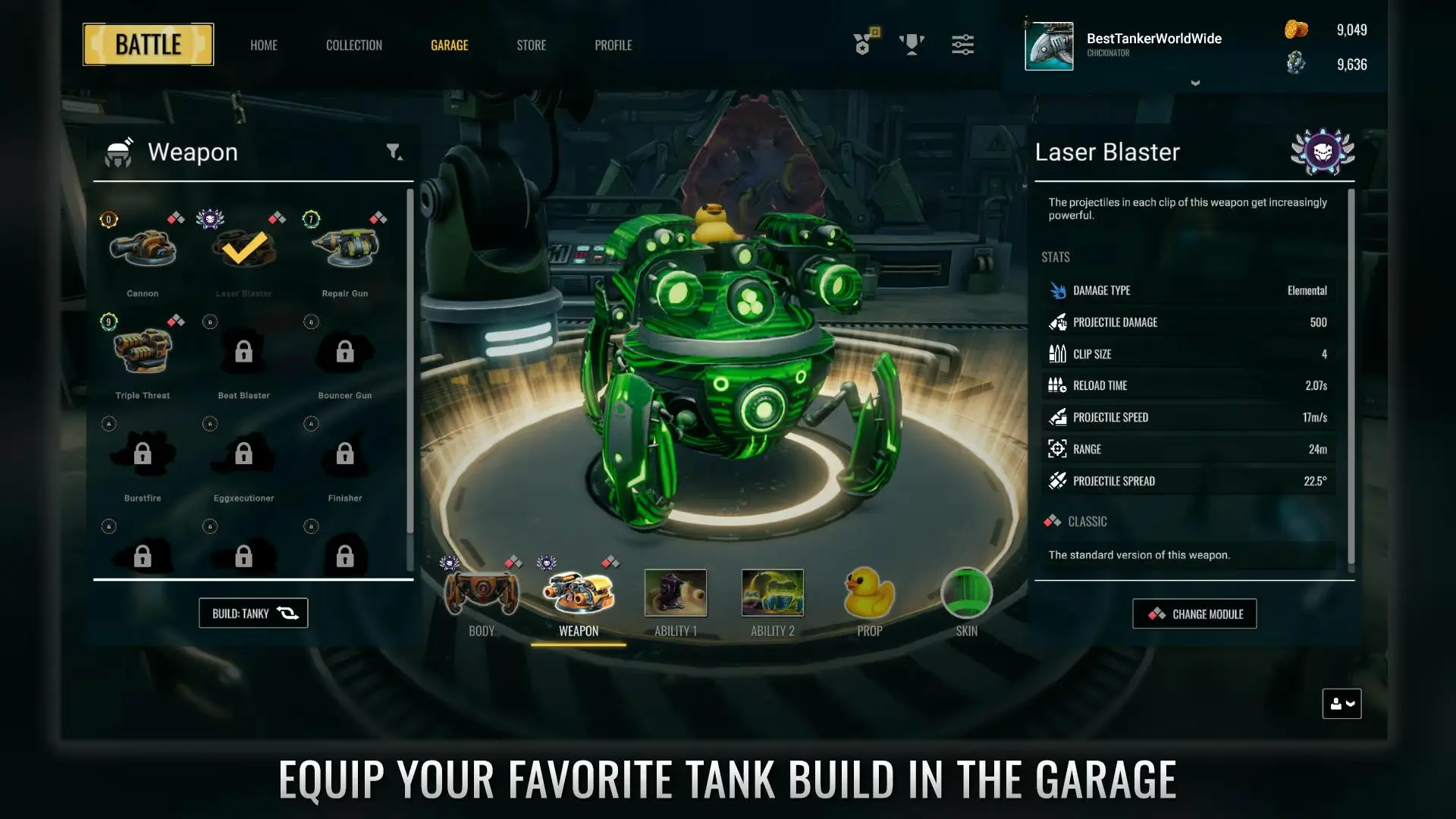1456x819 pixels.
Task: Open the settings sliders icon
Action: click(962, 44)
